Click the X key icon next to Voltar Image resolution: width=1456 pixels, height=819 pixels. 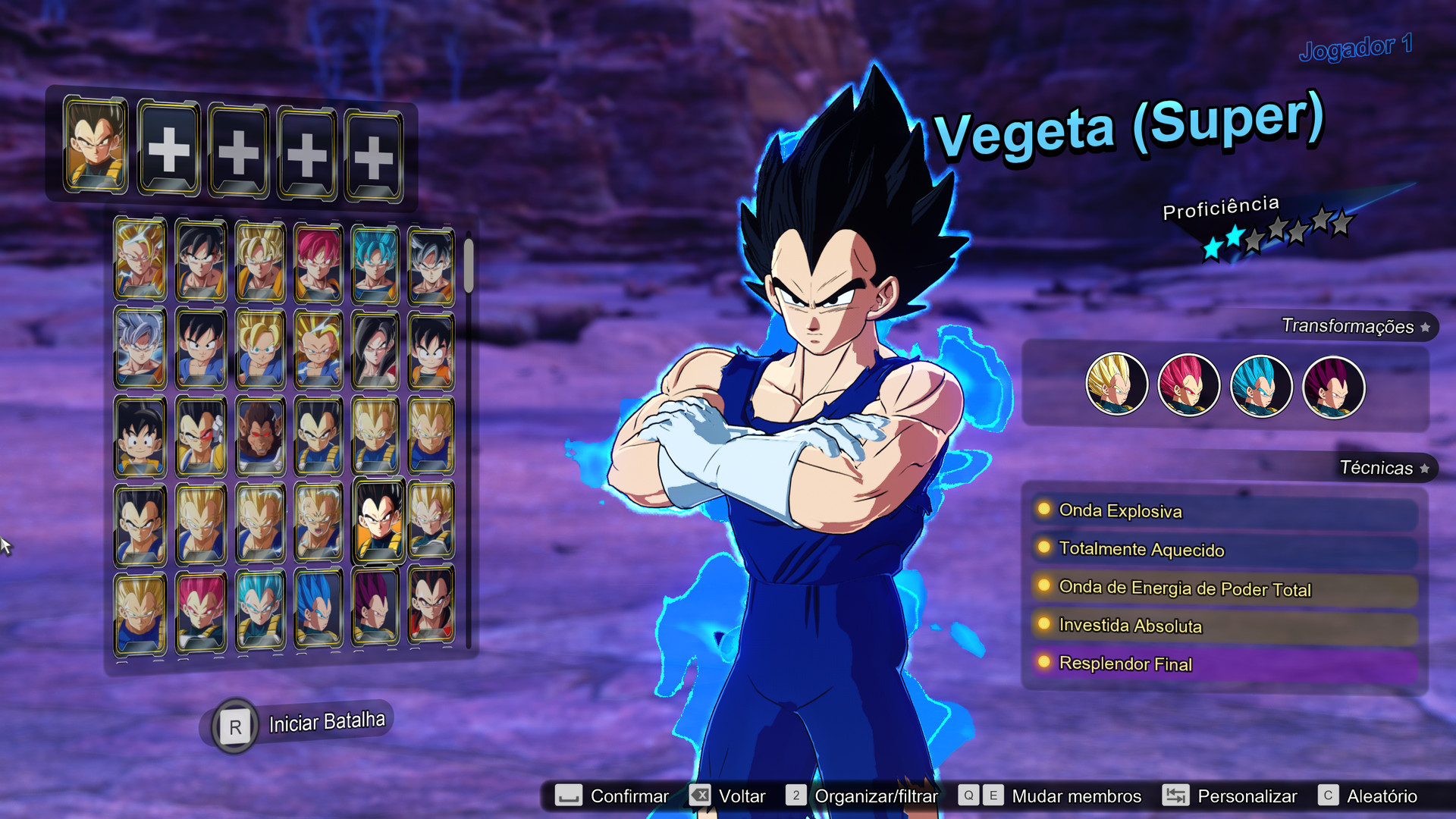702,795
